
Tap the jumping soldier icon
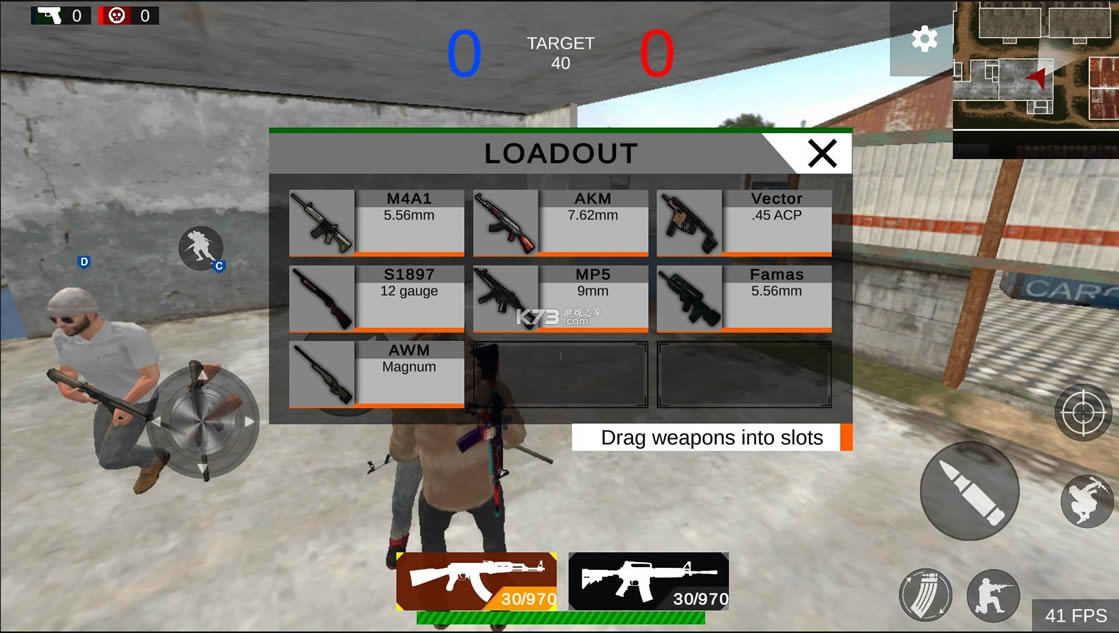pyautogui.click(x=1087, y=501)
